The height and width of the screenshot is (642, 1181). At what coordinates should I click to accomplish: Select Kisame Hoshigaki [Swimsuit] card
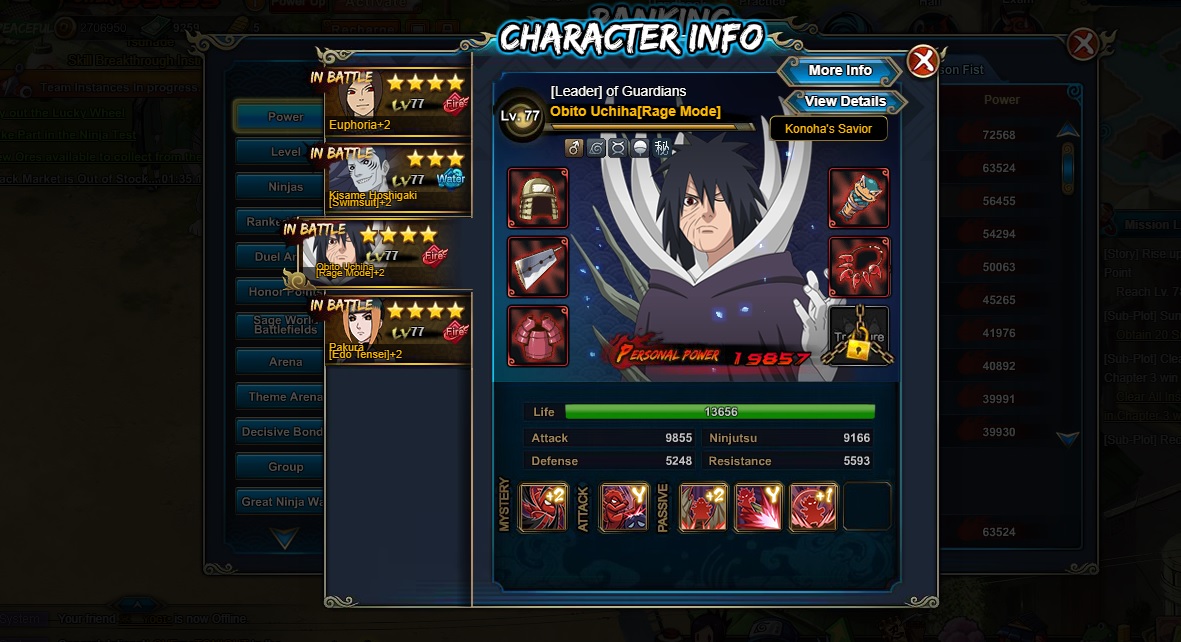click(x=398, y=180)
